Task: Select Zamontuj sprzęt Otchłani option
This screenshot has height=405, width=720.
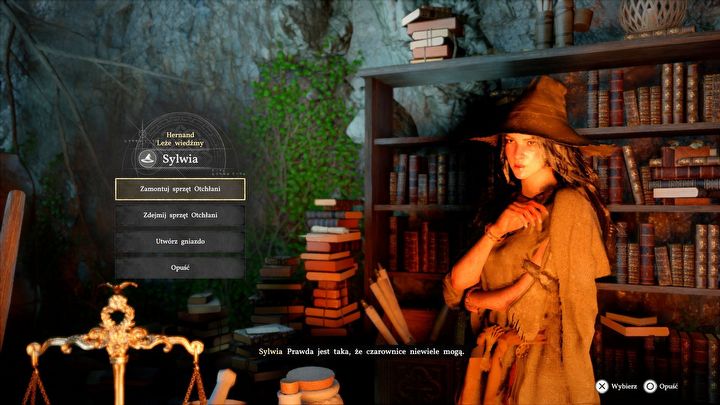Action: [180, 188]
